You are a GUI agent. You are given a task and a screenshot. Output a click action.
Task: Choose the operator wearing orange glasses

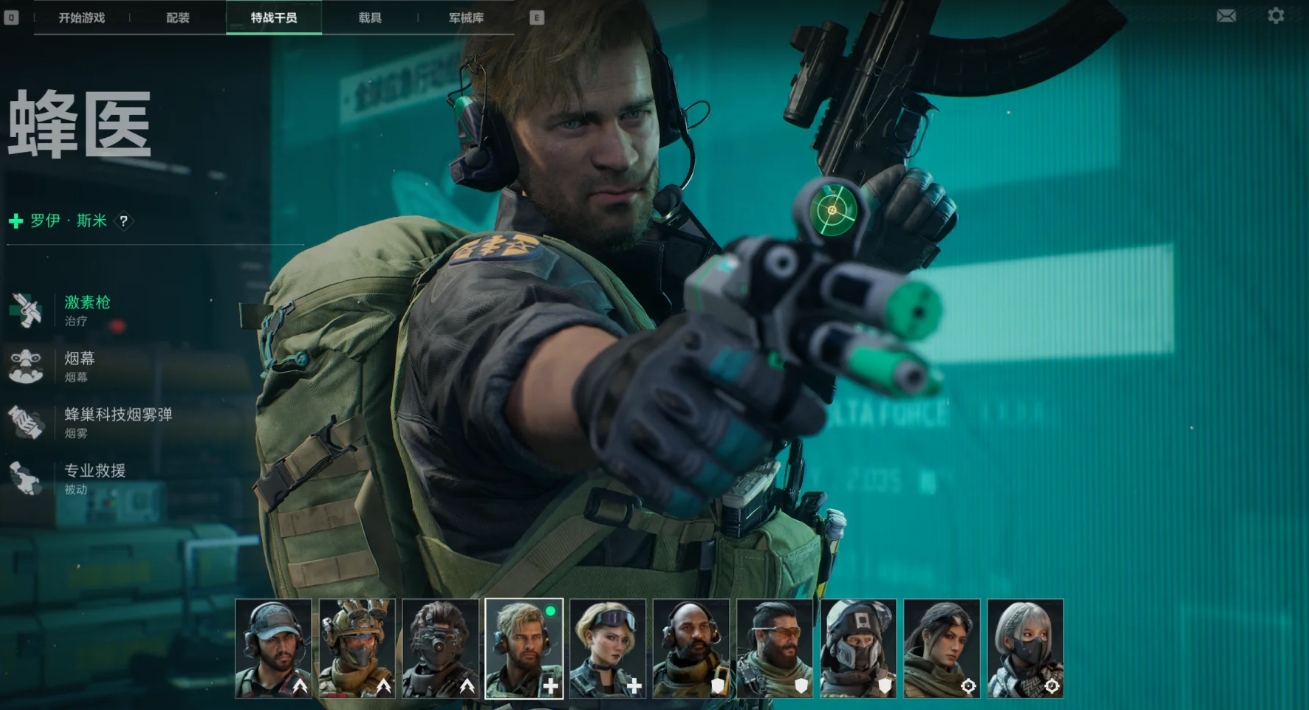775,648
